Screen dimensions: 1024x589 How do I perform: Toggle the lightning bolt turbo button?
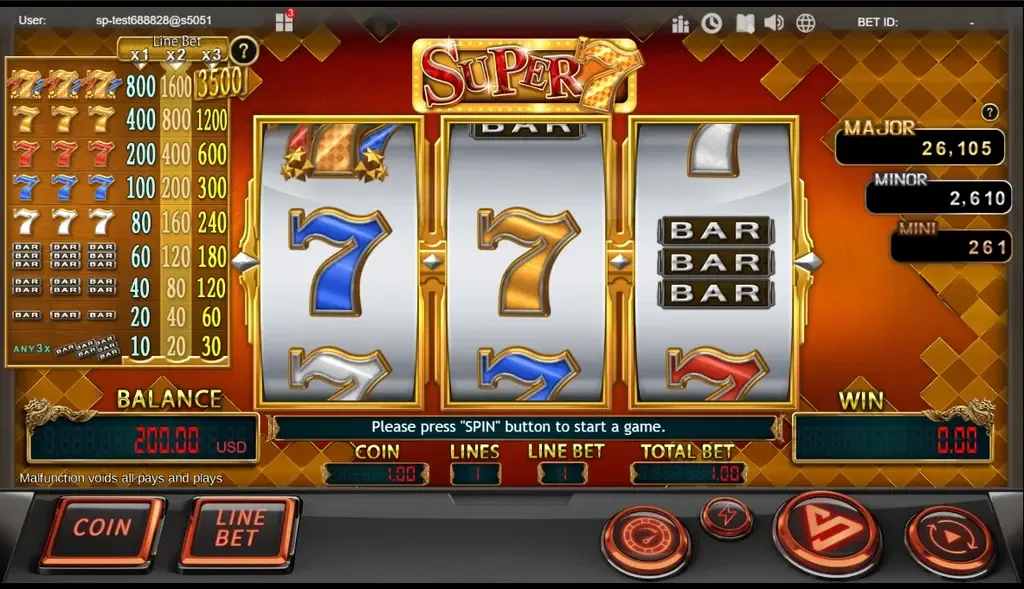point(727,515)
